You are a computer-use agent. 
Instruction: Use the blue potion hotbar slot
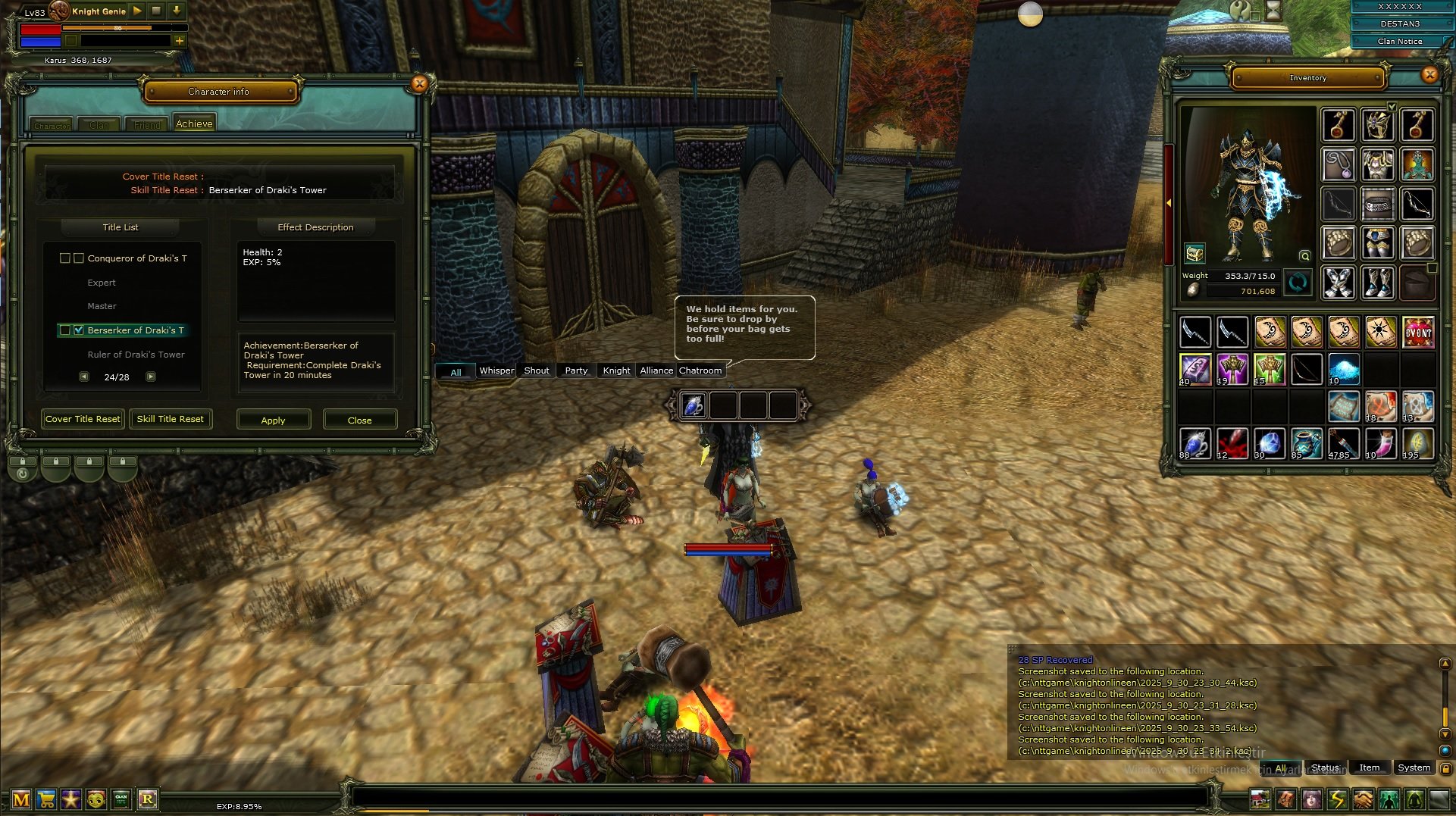(694, 405)
